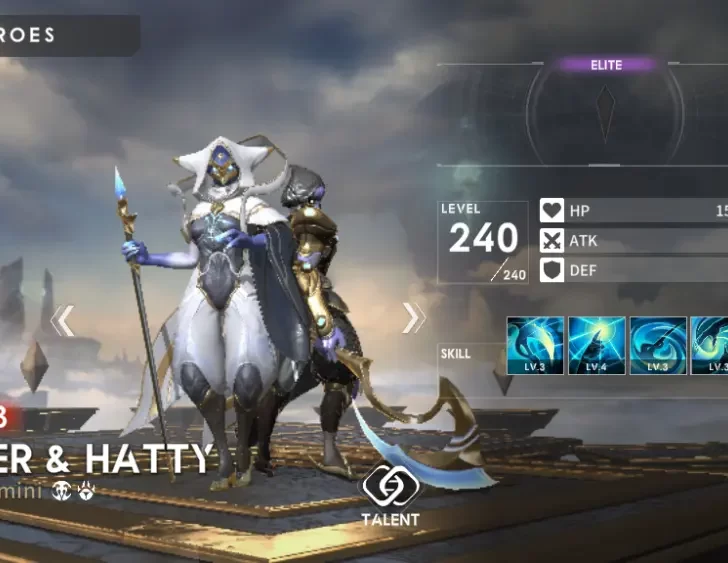Click the purple Elite rank badge
The image size is (728, 563).
click(606, 65)
